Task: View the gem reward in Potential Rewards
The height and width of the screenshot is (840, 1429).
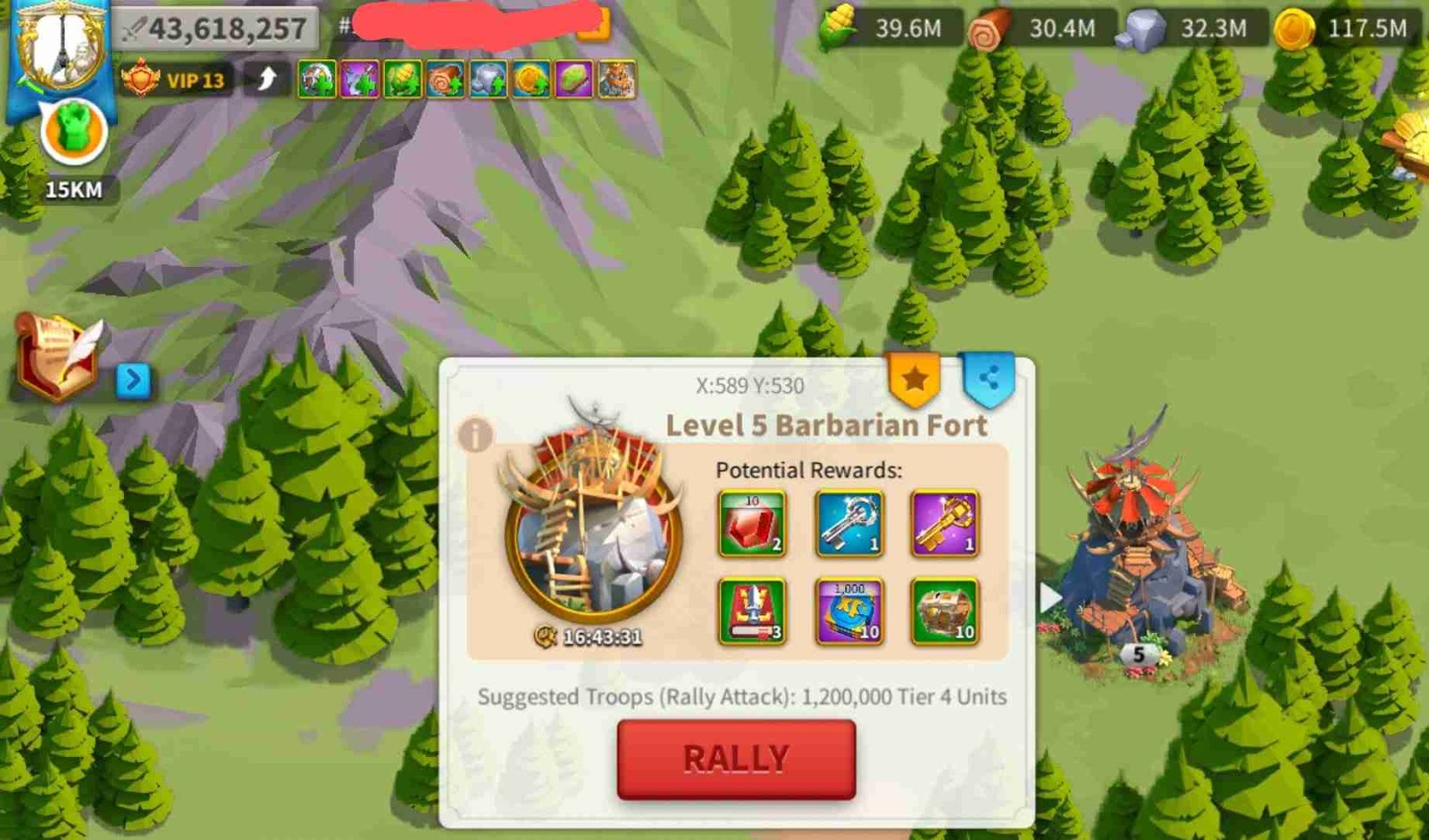Action: (755, 522)
